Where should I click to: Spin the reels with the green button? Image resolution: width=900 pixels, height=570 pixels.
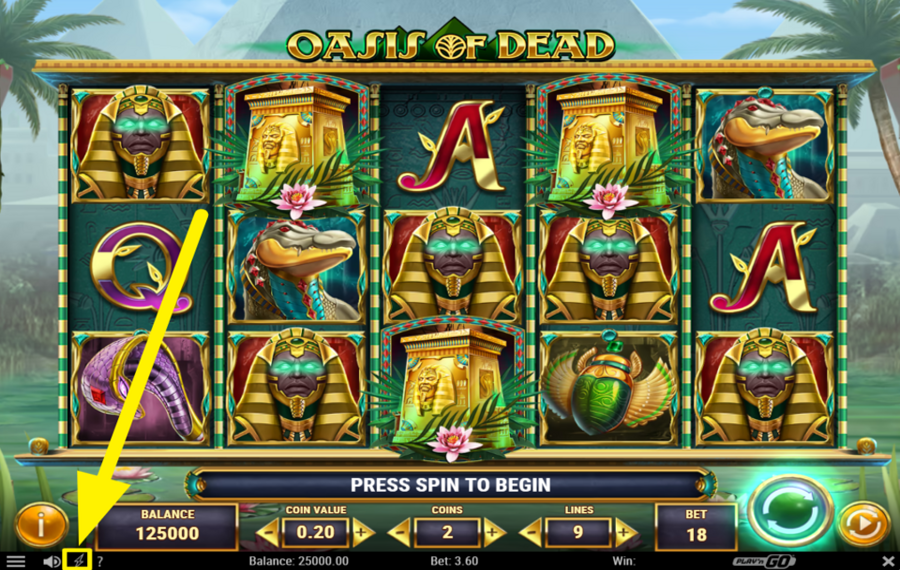tap(790, 511)
